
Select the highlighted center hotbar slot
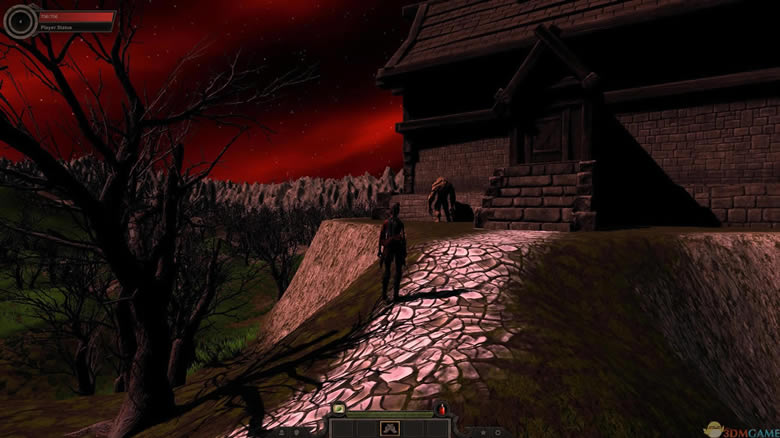tap(390, 428)
